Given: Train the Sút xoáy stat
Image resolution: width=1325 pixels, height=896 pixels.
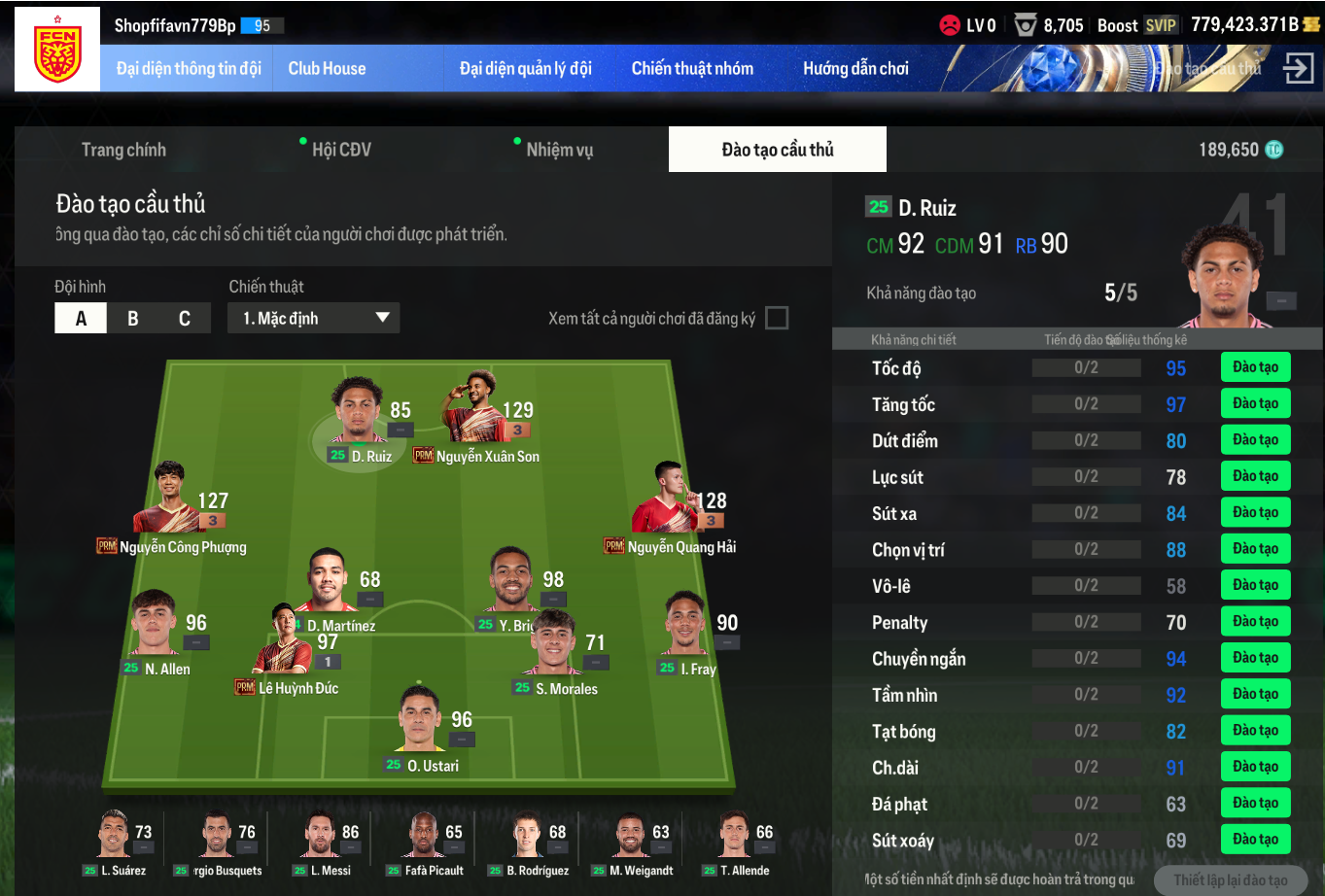Looking at the screenshot, I should point(1255,840).
